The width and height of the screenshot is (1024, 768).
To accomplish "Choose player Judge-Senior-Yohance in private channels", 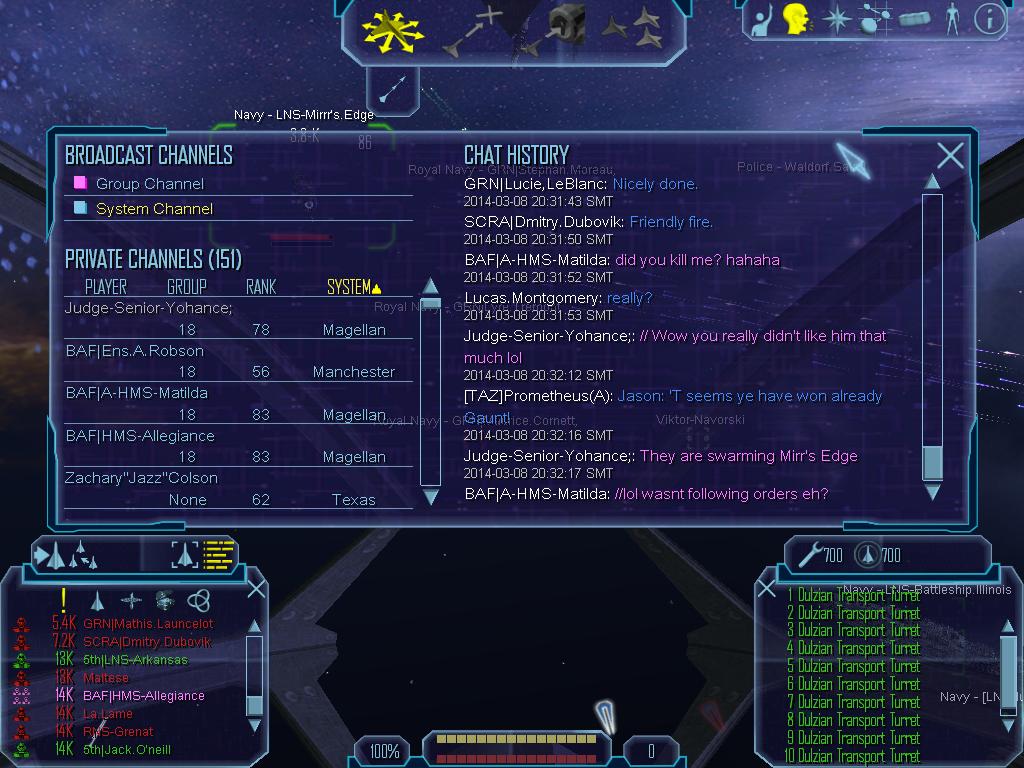I will [x=148, y=308].
